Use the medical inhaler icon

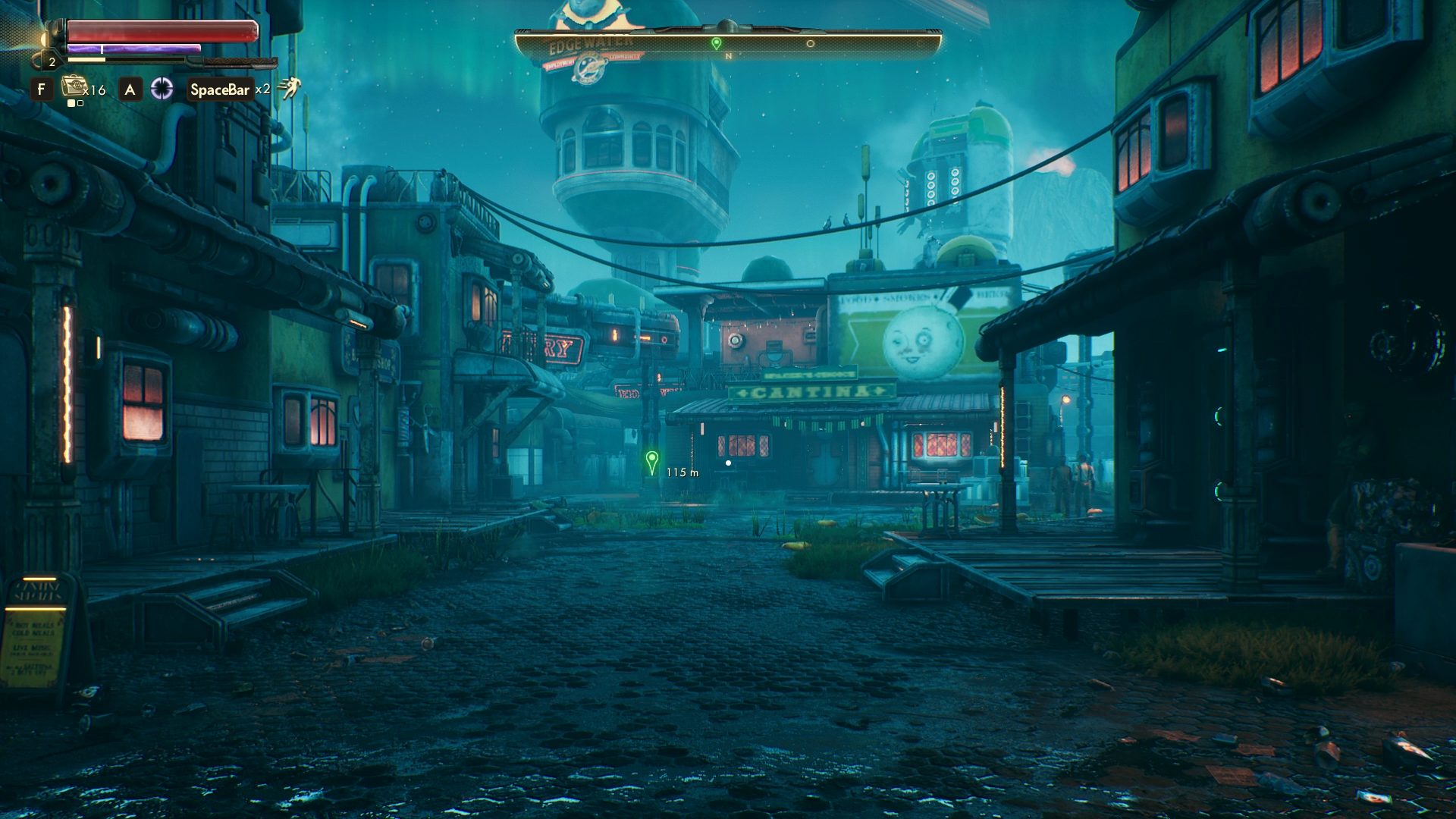click(x=74, y=87)
